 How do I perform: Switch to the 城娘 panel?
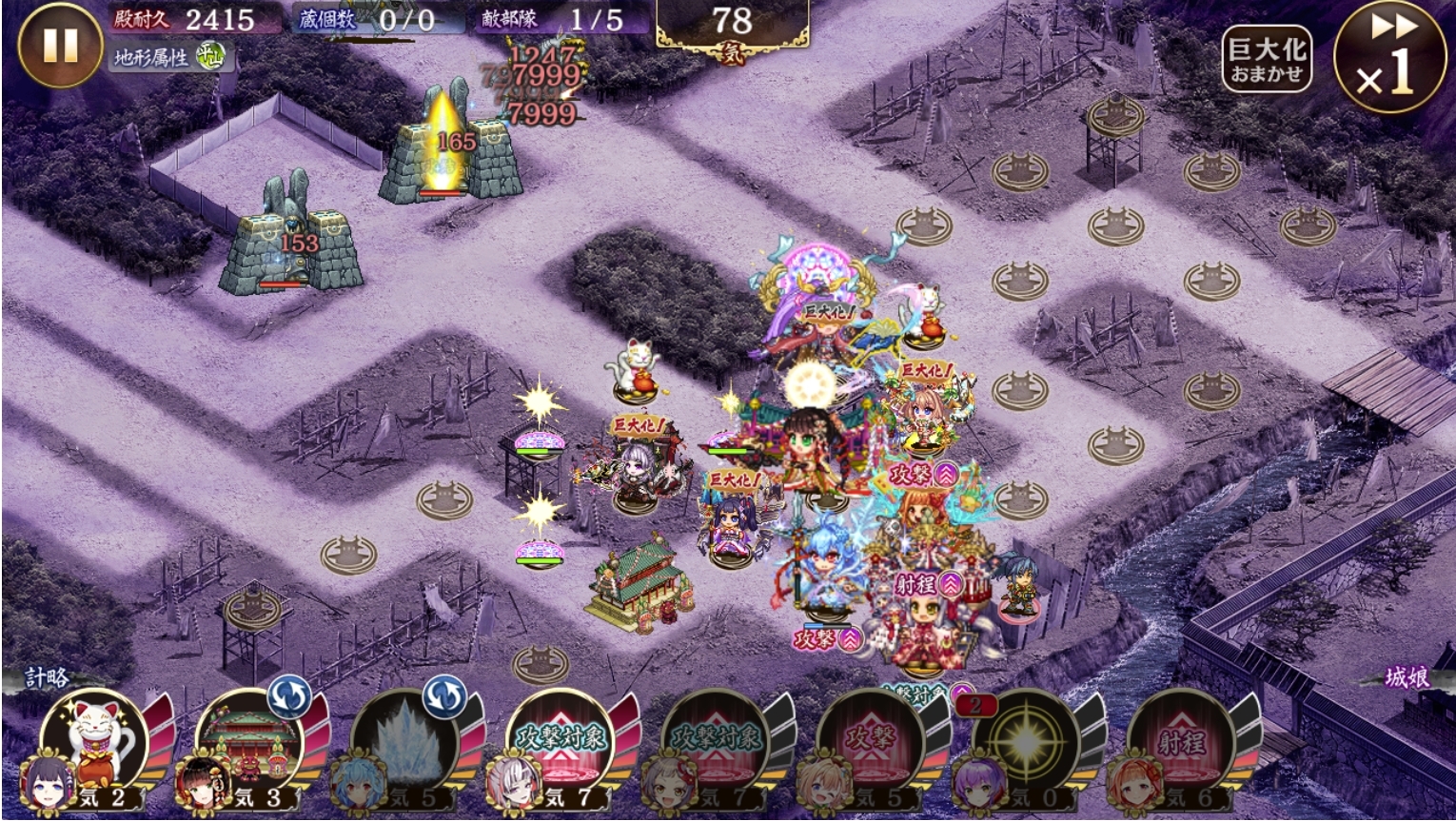(x=1407, y=677)
